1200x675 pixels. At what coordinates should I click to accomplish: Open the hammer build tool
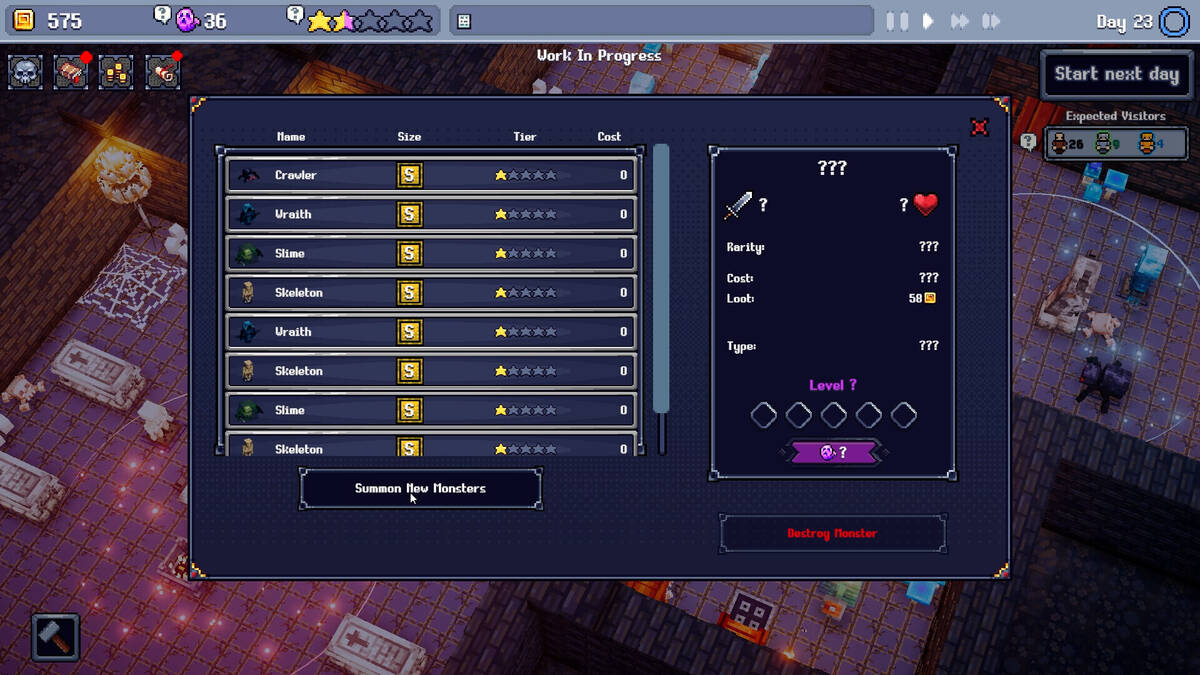(55, 637)
